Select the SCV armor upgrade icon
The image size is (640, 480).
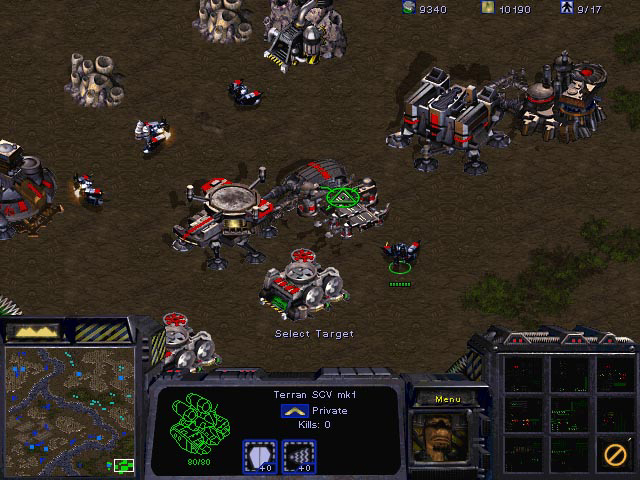tap(259, 455)
